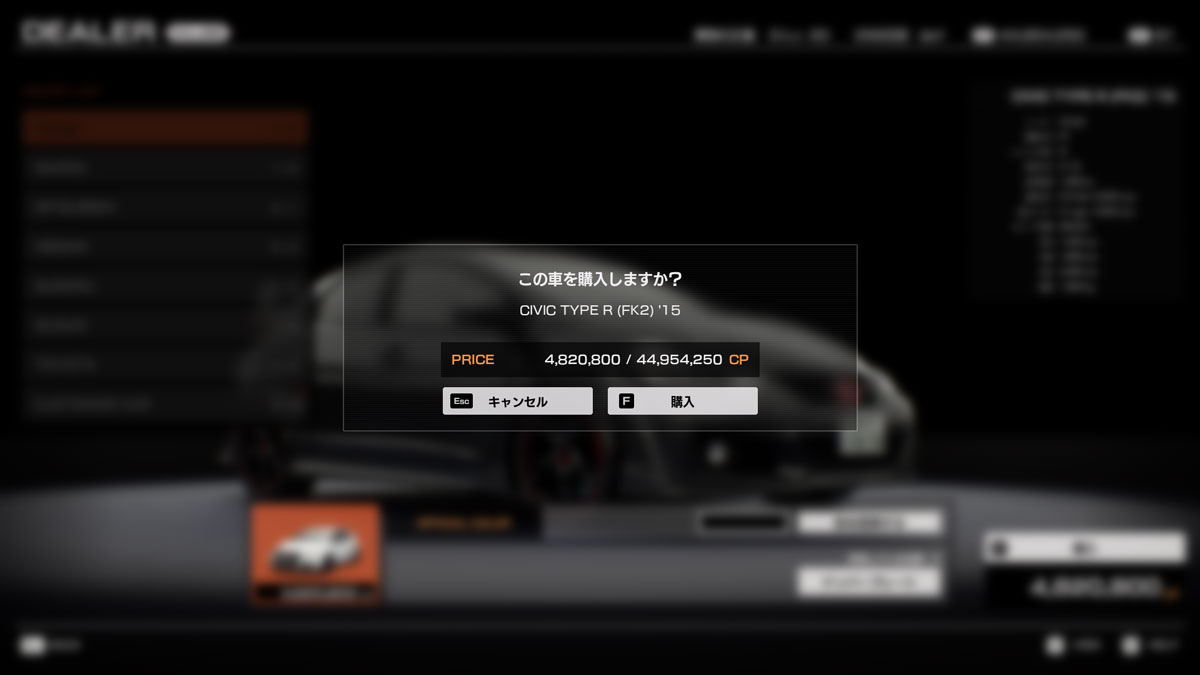Cancel the car purchase (キャンセル)
This screenshot has width=1200, height=675.
pos(517,401)
